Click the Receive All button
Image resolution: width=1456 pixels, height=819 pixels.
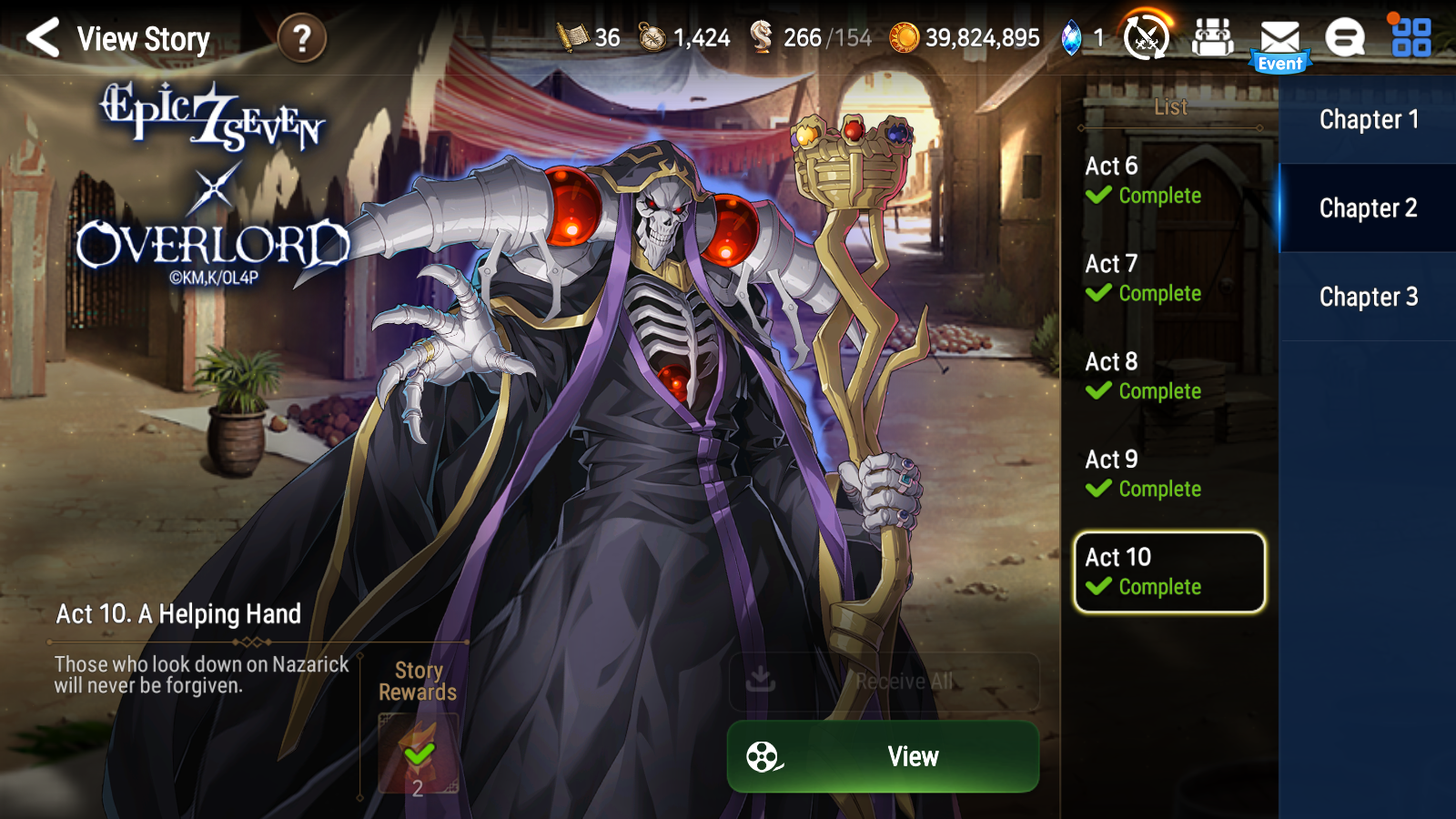(x=883, y=680)
